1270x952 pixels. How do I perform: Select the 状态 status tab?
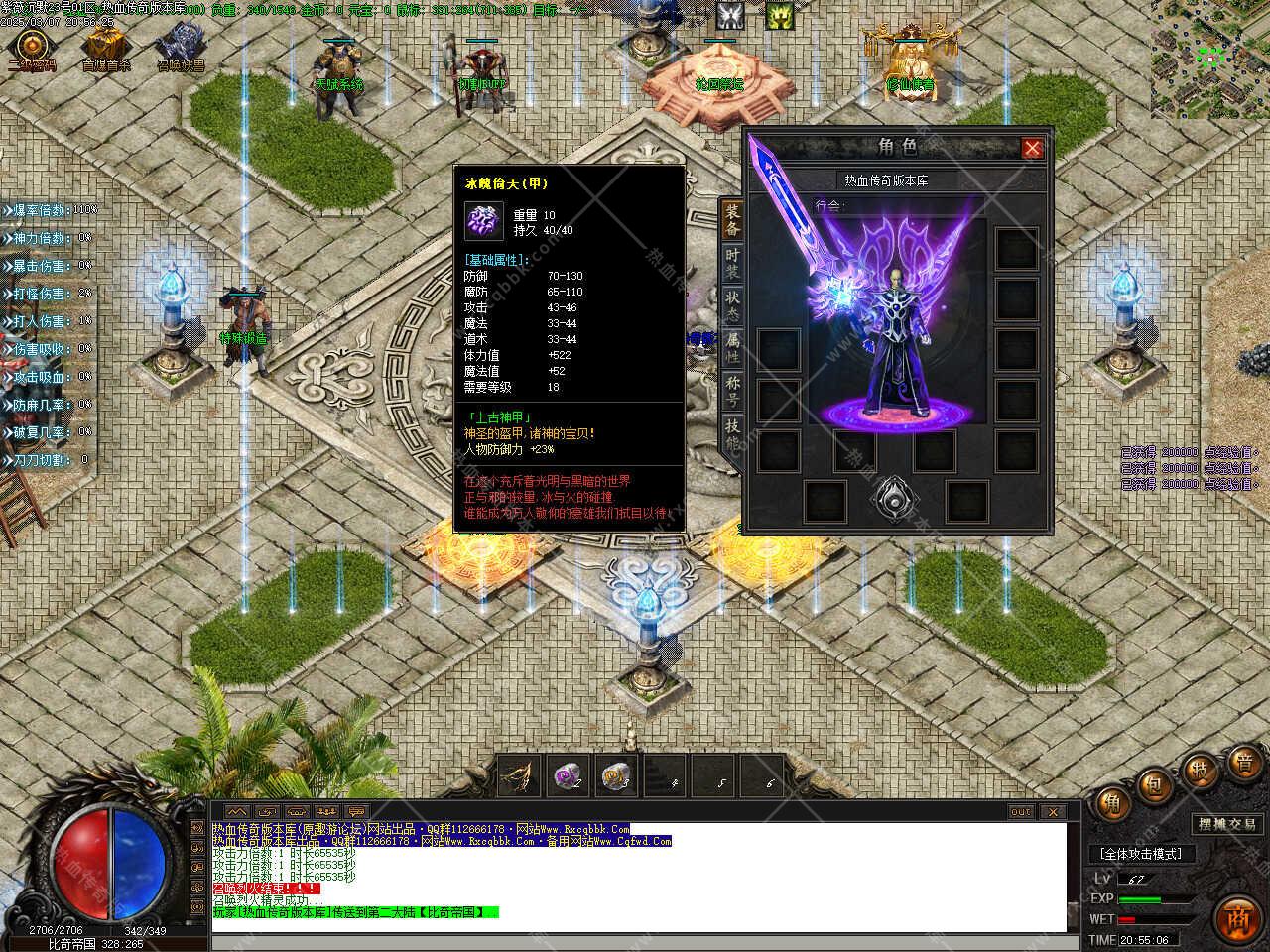point(732,304)
